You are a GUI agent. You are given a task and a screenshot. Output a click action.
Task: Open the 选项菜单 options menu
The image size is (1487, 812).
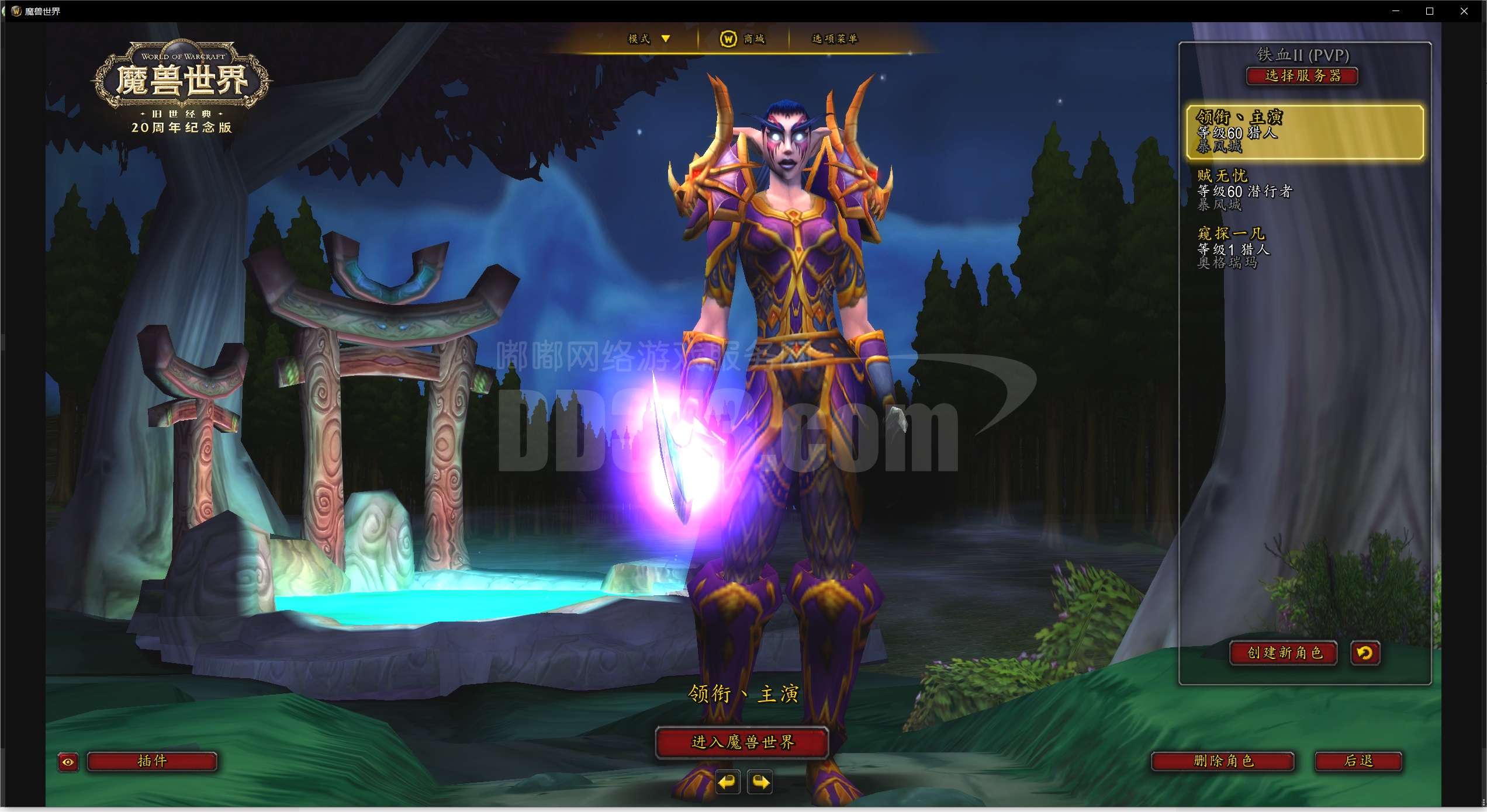pos(834,39)
